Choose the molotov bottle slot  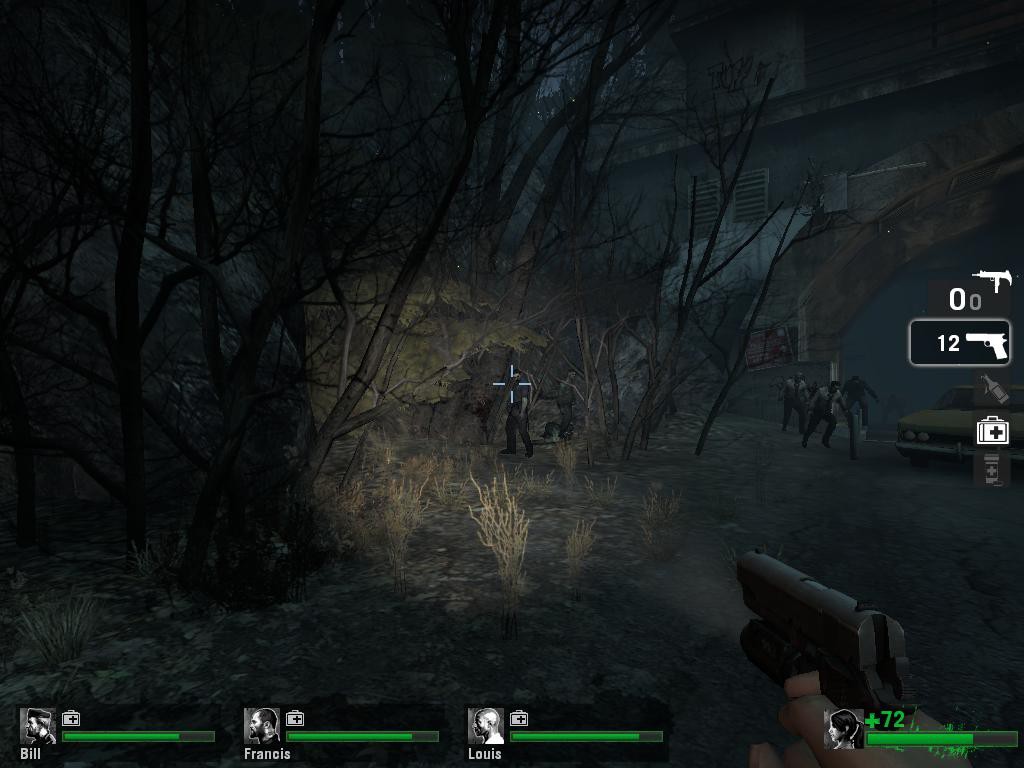coord(992,388)
